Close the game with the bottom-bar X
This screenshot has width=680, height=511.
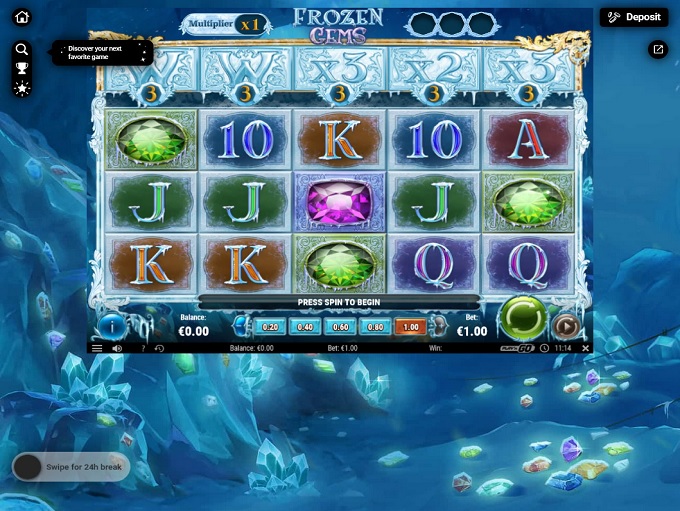pyautogui.click(x=586, y=348)
